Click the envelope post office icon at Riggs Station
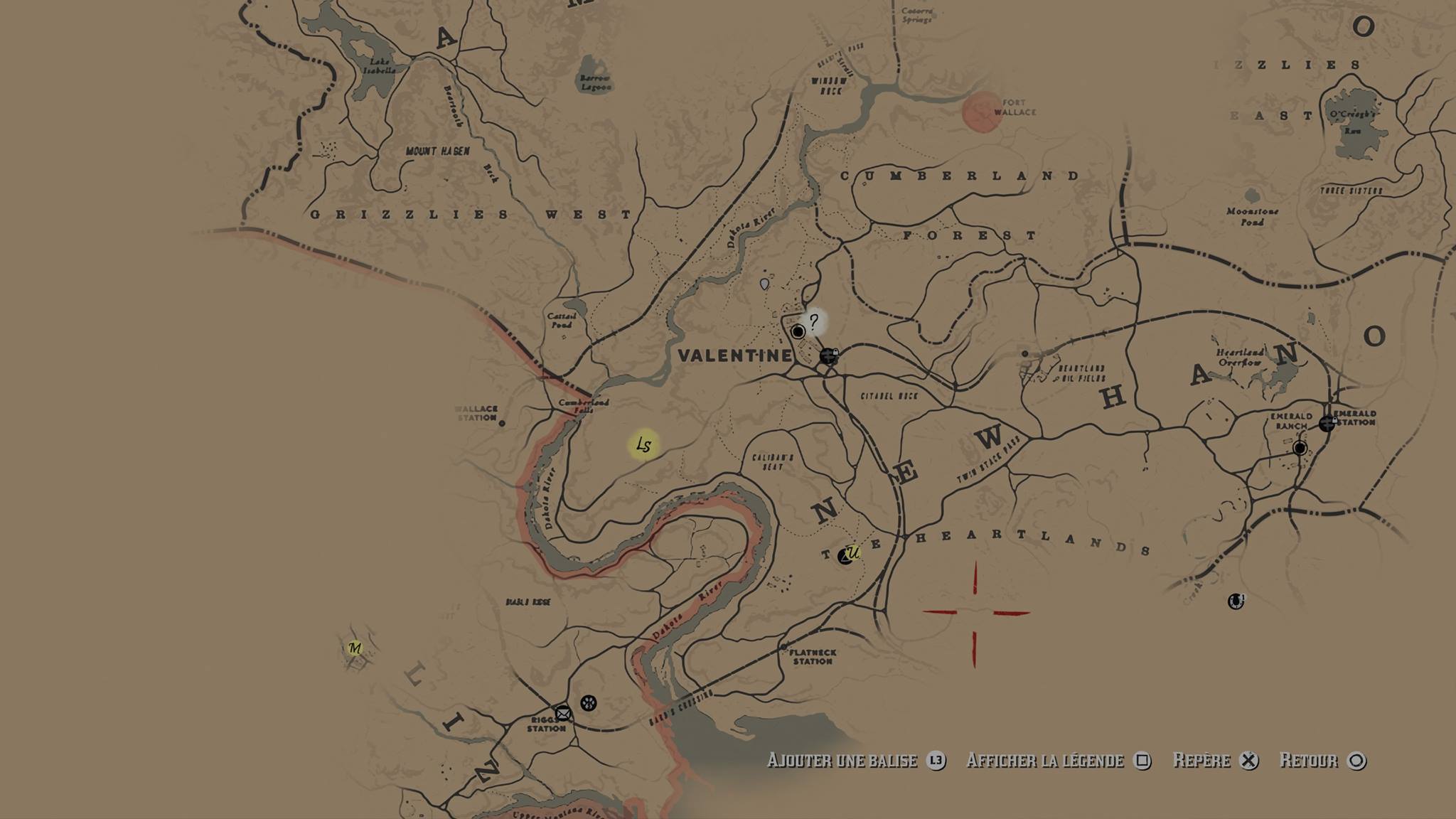This screenshot has width=1456, height=819. pos(563,713)
